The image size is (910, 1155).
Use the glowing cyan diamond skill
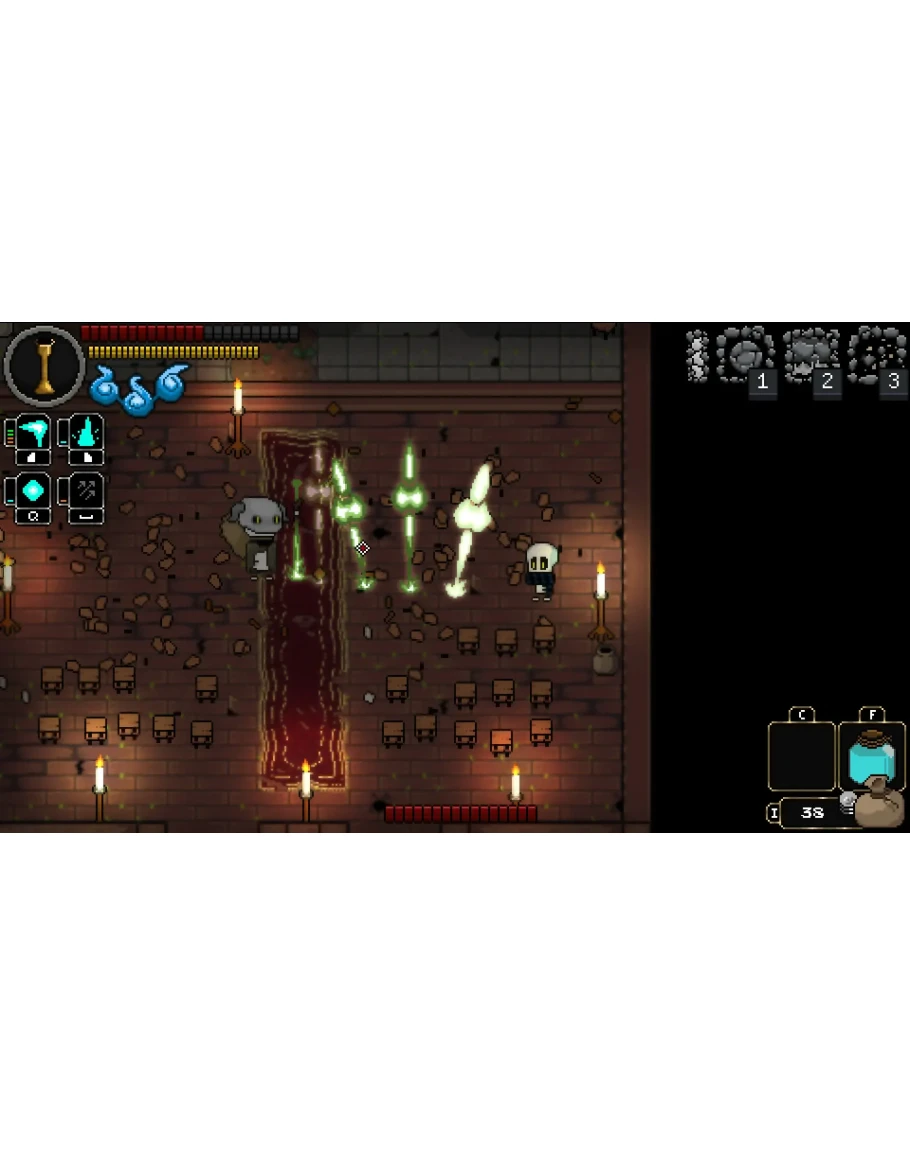pos(33,492)
